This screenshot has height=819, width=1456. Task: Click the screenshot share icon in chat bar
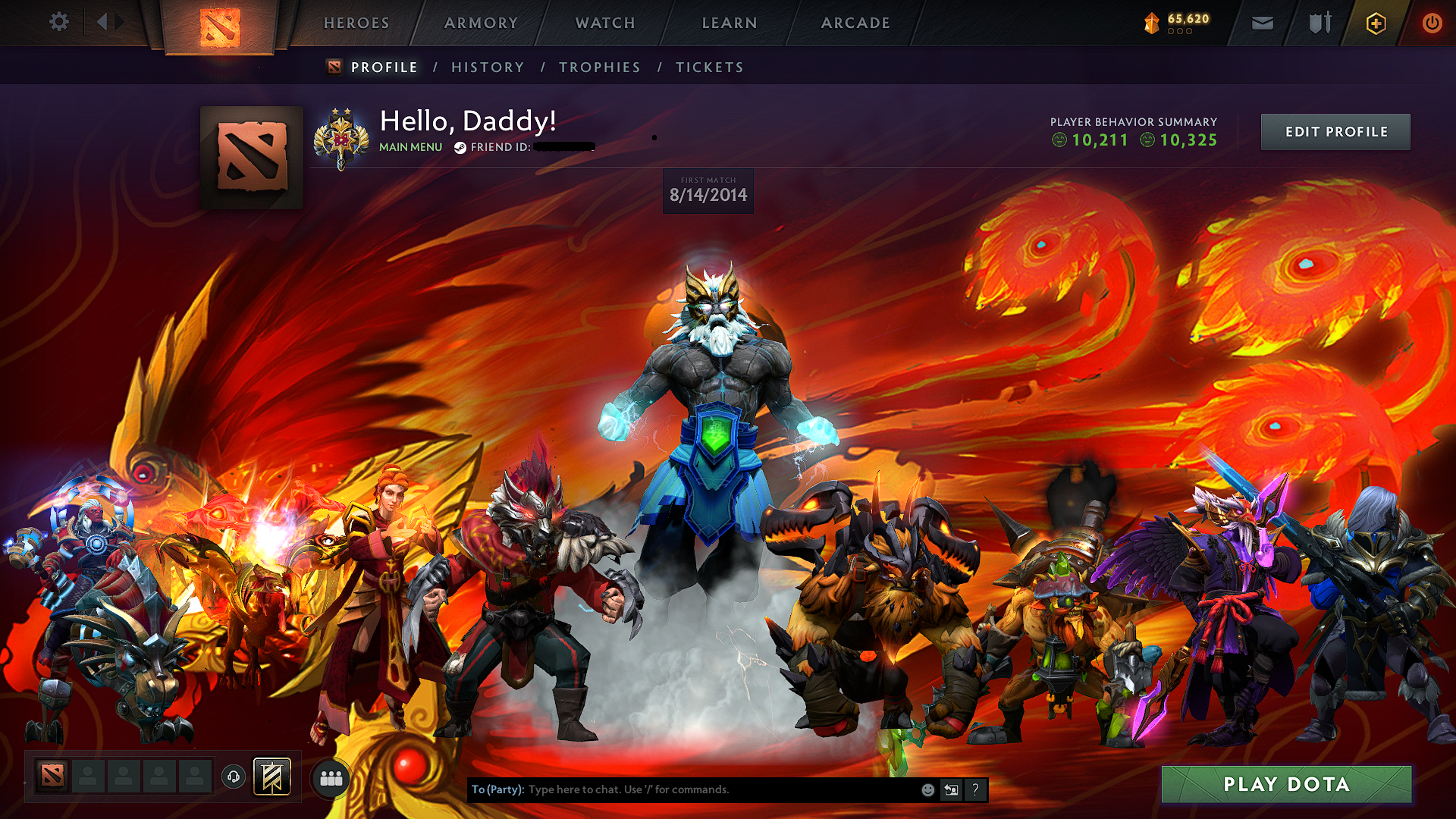click(x=951, y=789)
